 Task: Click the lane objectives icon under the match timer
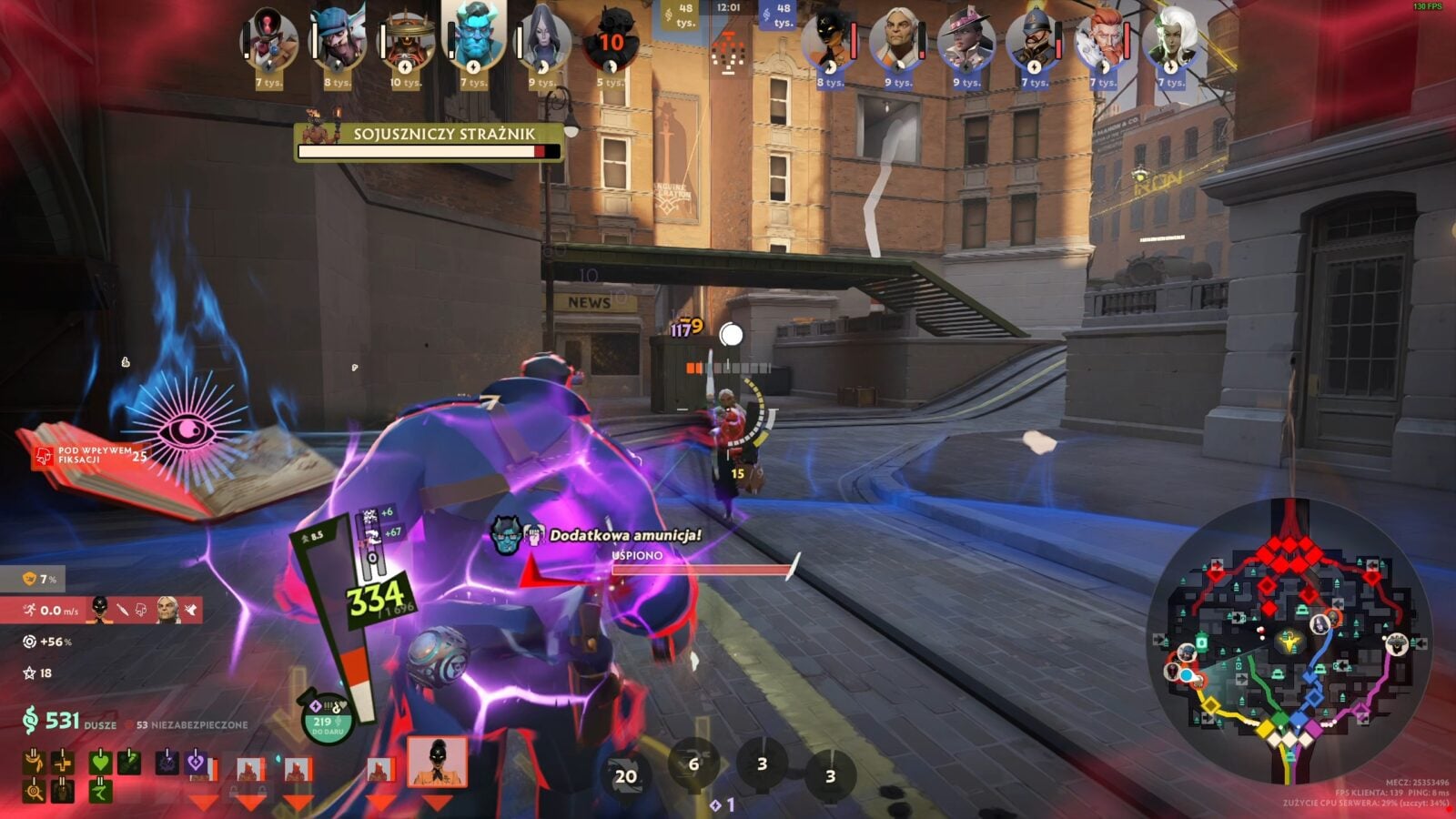(x=728, y=49)
